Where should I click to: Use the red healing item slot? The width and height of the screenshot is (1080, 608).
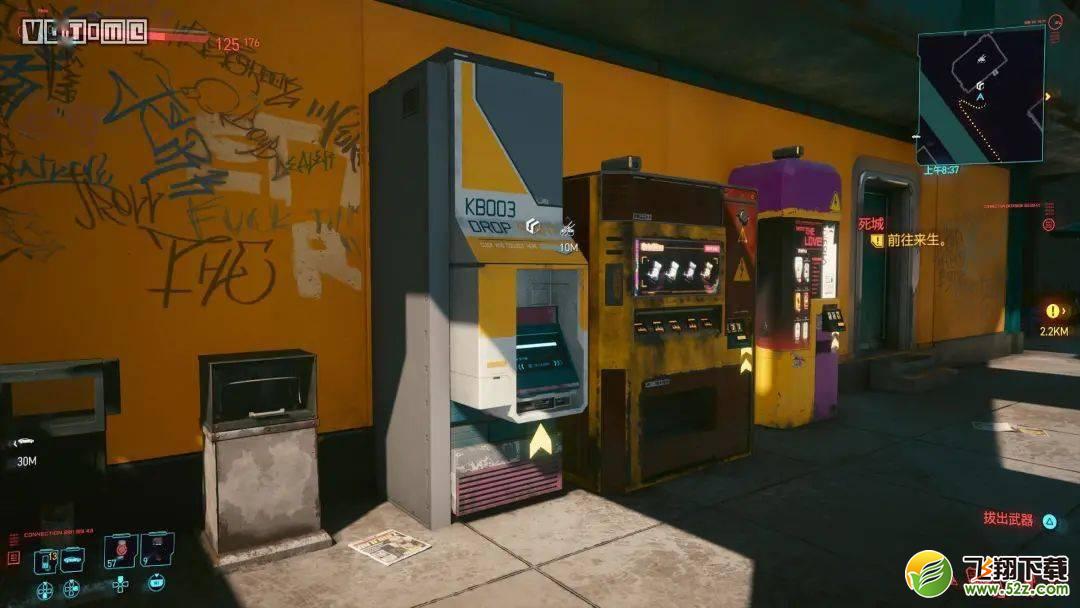point(121,549)
